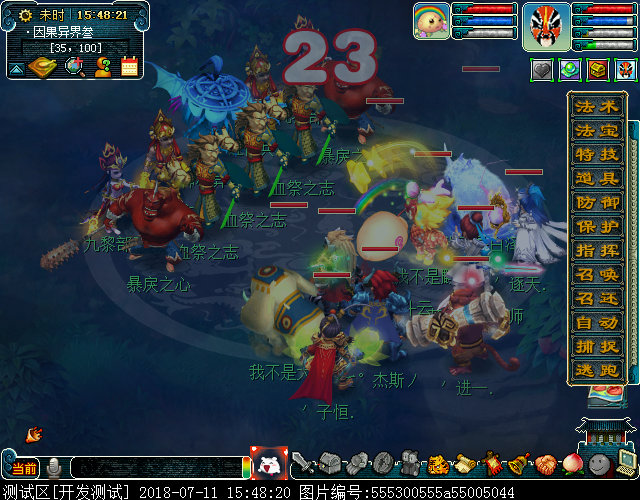Open the calendar icon

pos(130,67)
